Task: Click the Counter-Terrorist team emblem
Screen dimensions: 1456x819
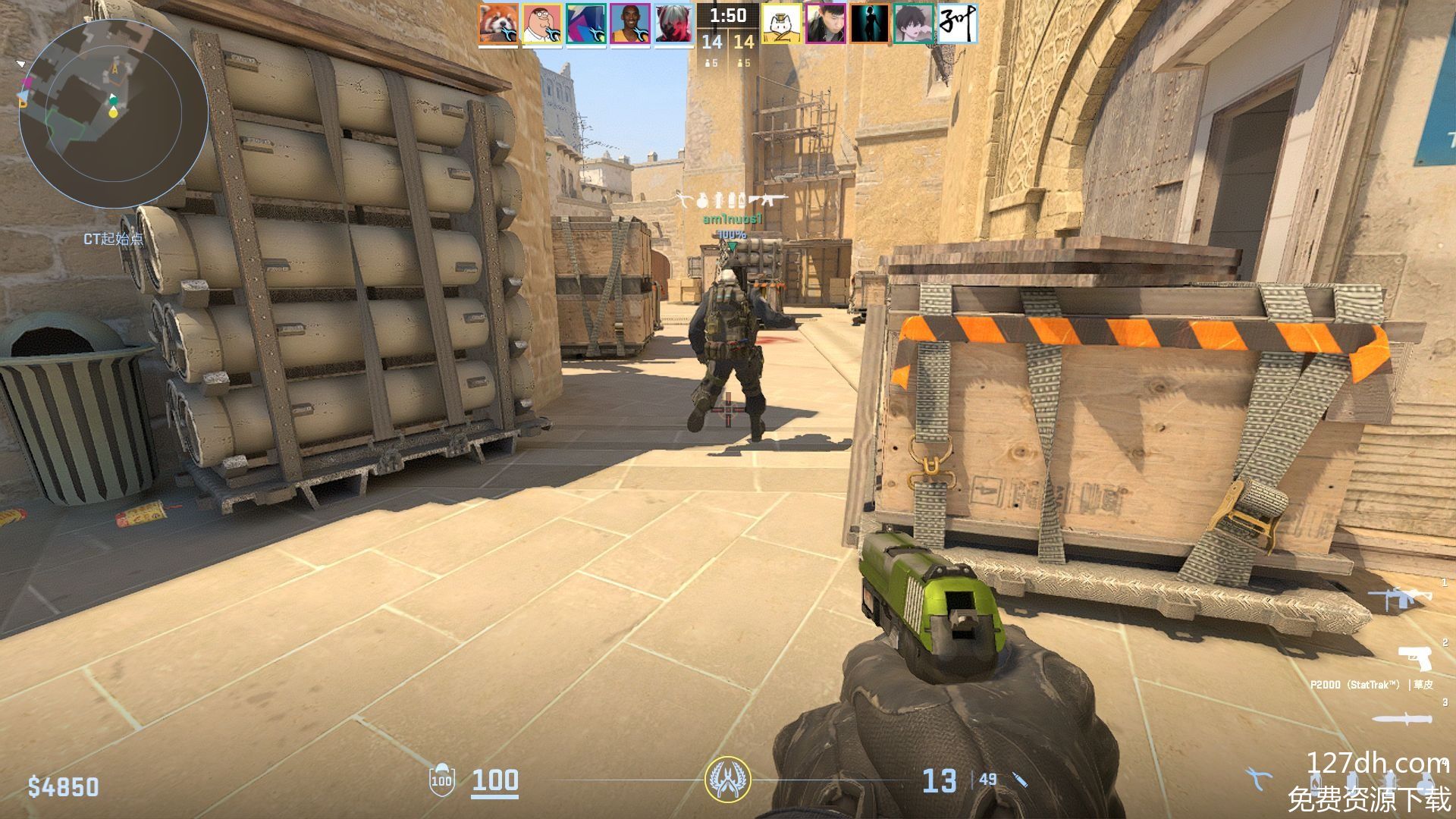Action: point(727,779)
